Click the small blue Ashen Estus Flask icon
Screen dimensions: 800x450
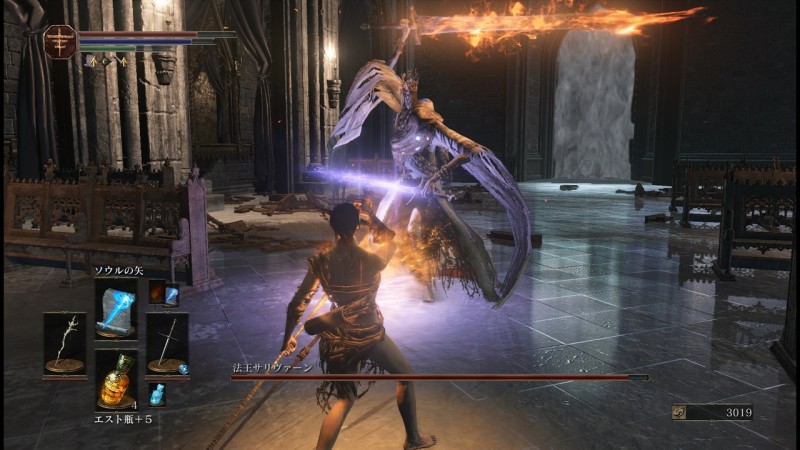click(157, 394)
